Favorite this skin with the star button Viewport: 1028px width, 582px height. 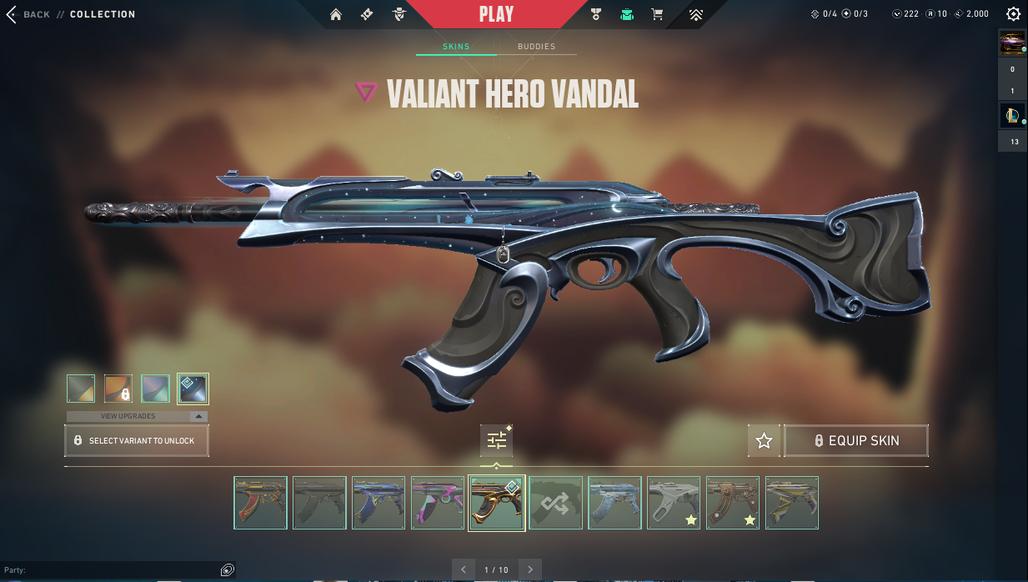coord(764,440)
